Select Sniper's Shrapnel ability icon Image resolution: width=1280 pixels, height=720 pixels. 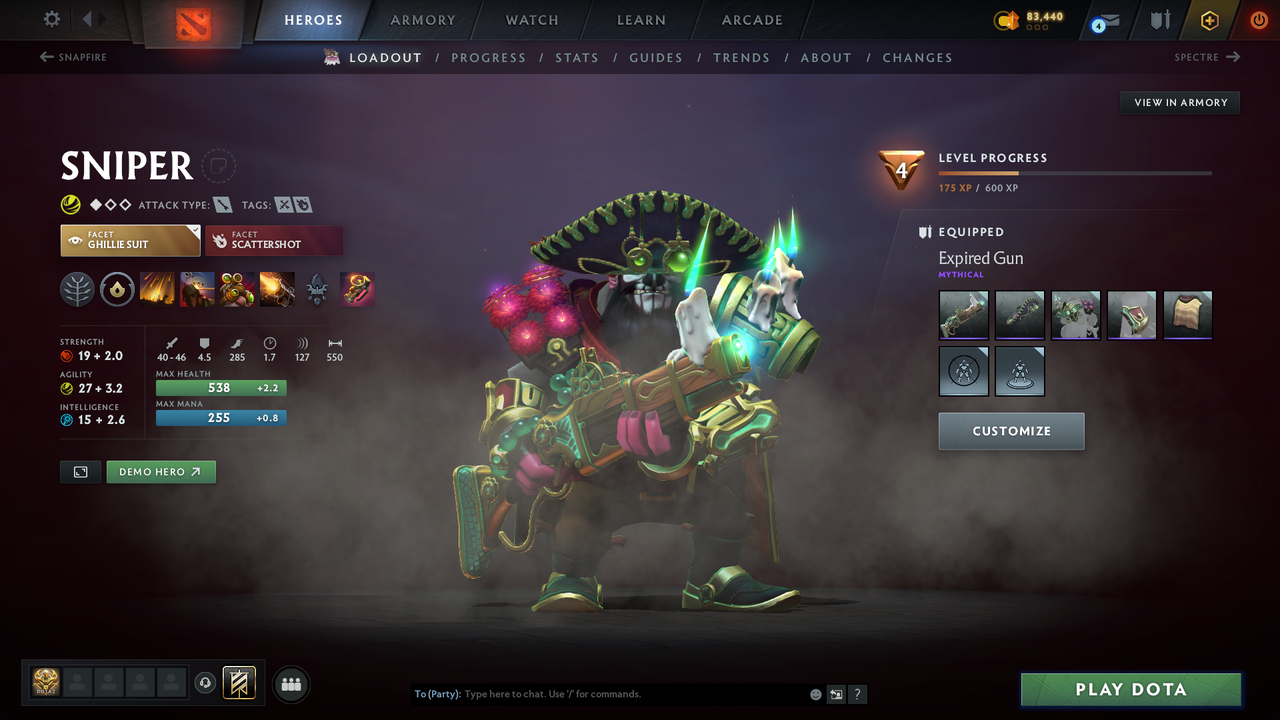[x=158, y=289]
